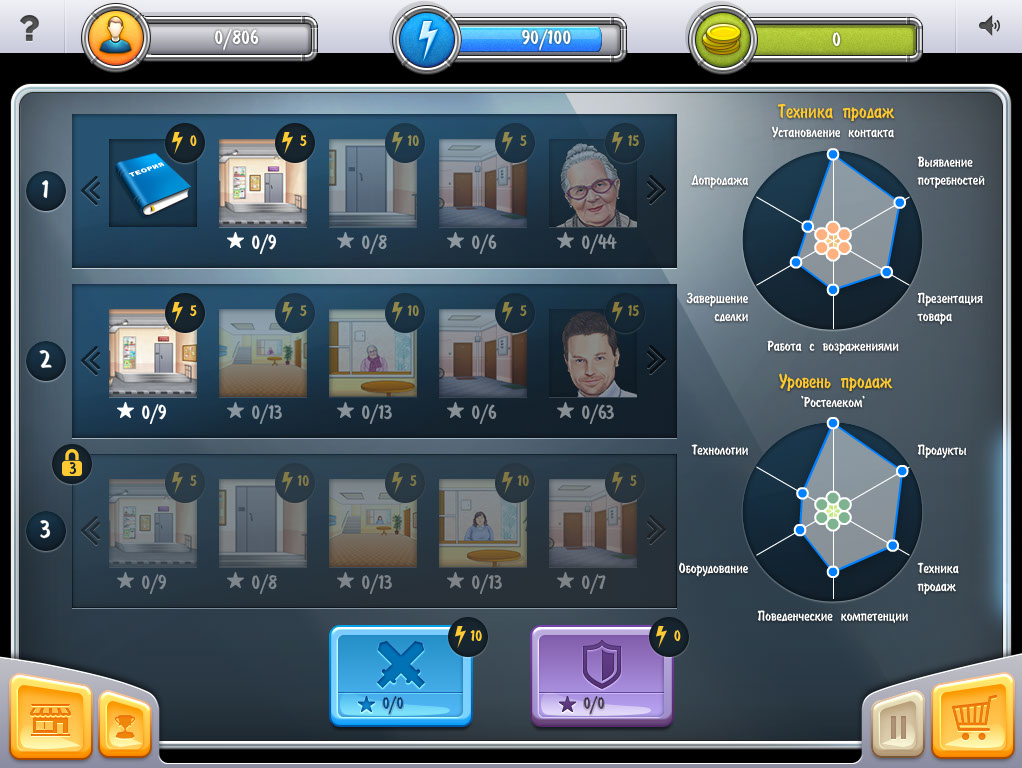Open the blue Теория book tile

pos(152,183)
